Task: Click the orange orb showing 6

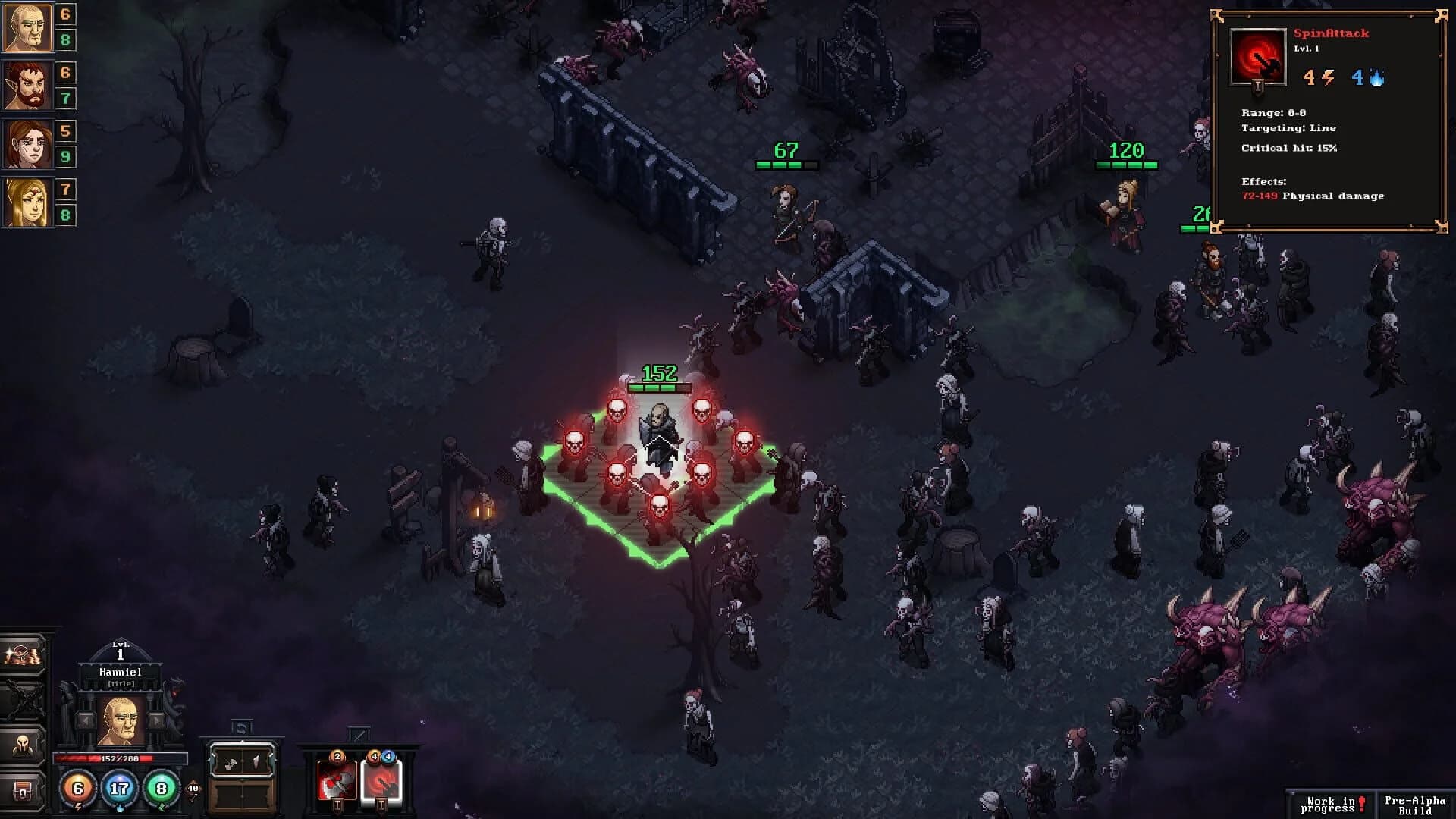Action: coord(79,790)
